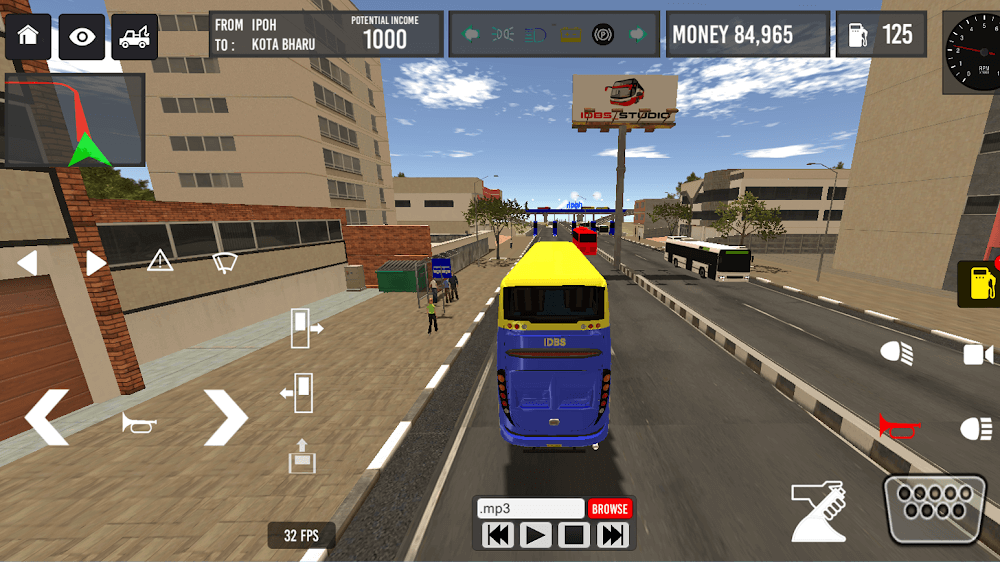Click the door icon with right arrow
The width and height of the screenshot is (1000, 562).
[x=305, y=328]
